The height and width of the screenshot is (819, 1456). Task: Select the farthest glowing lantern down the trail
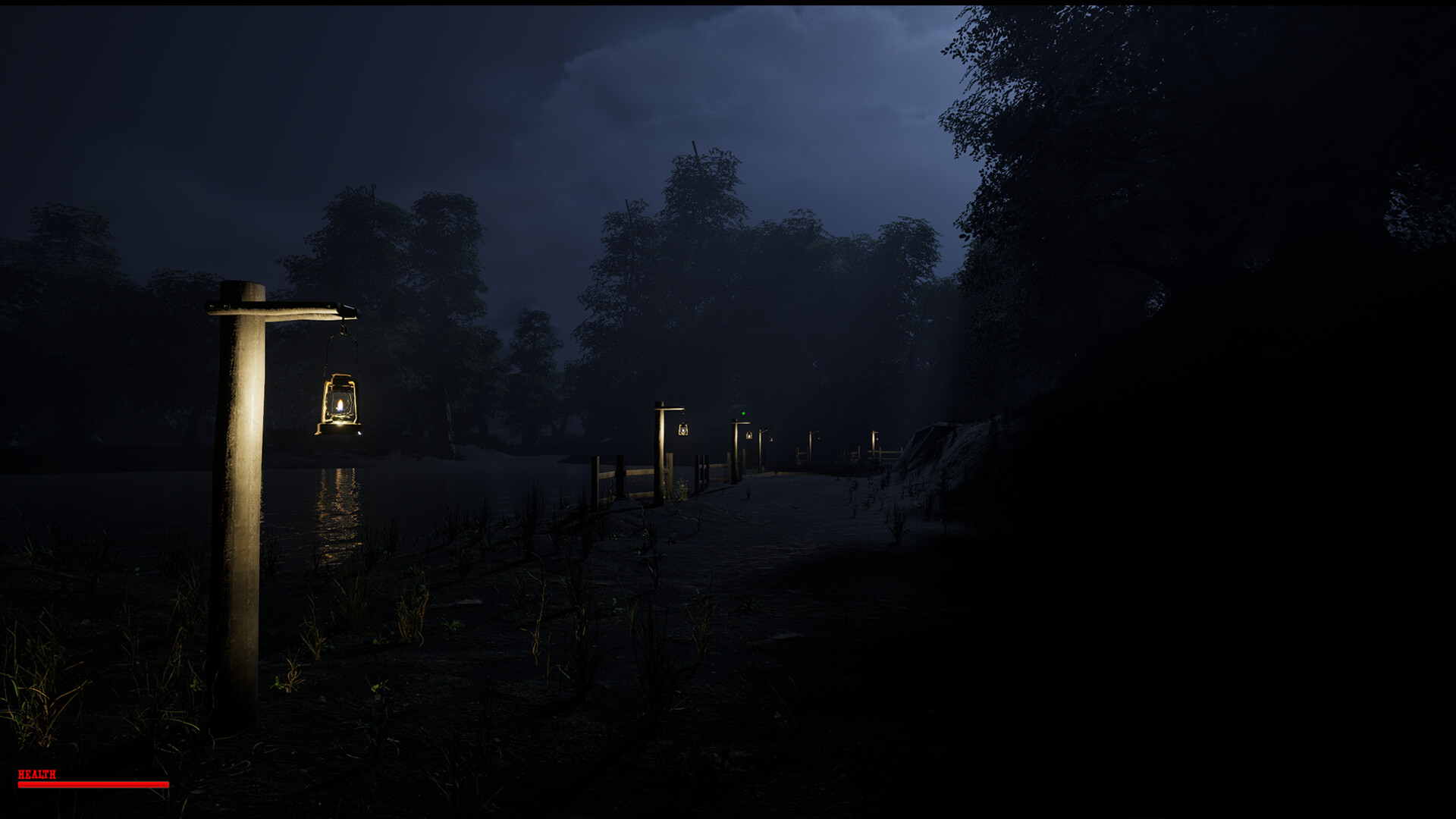coord(876,438)
